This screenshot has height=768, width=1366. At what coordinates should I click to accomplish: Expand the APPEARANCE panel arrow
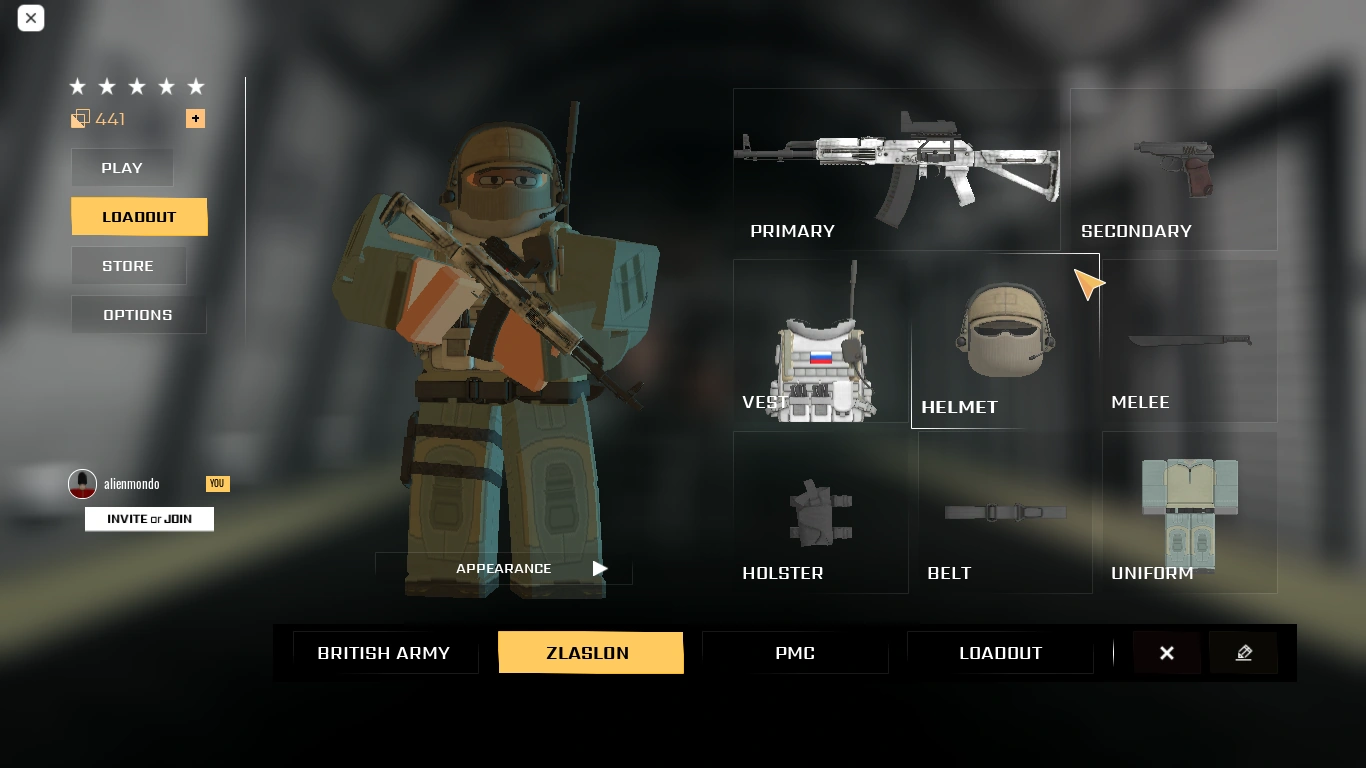tap(599, 568)
